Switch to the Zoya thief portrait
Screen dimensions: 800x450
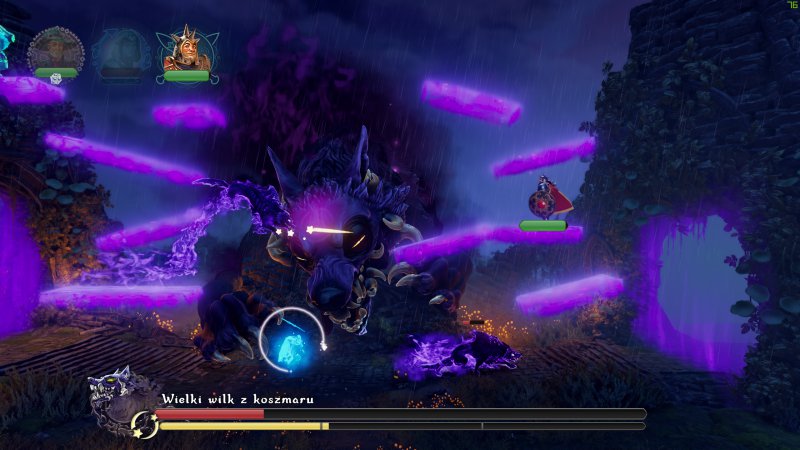[x=118, y=50]
